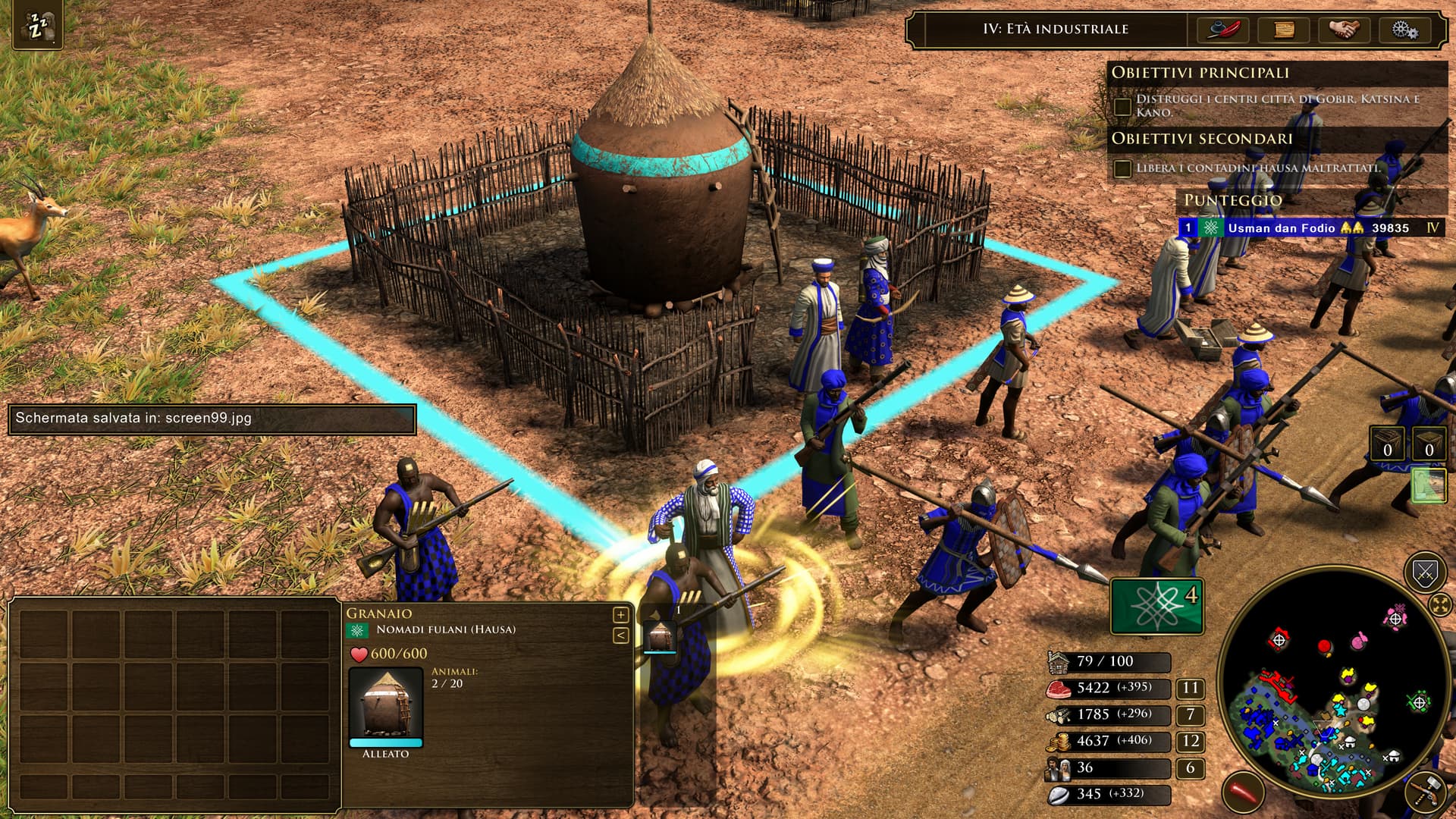Select the food gatherers count box

pyautogui.click(x=1190, y=688)
